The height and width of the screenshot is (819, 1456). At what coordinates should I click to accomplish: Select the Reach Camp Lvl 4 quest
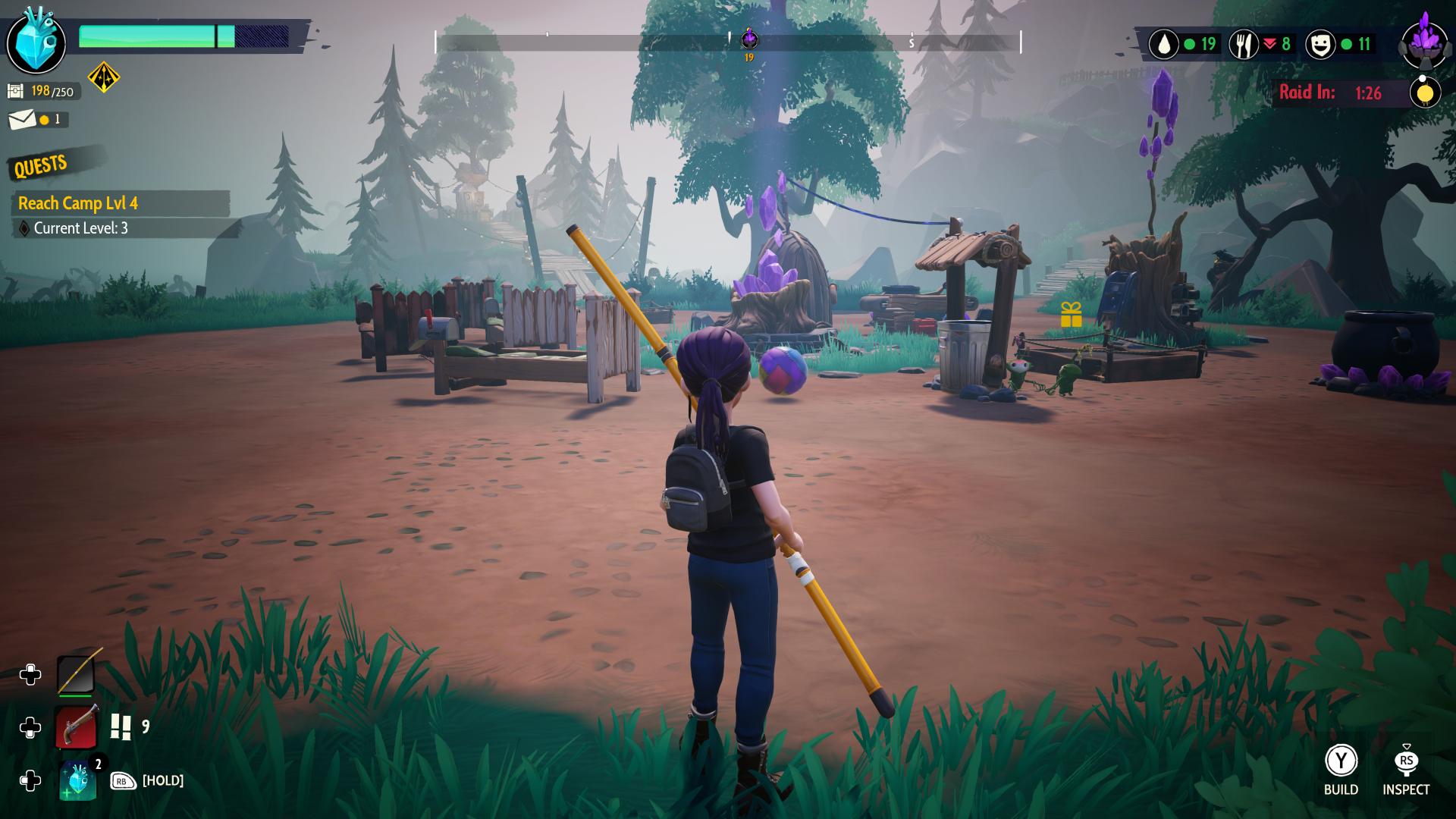pos(78,203)
